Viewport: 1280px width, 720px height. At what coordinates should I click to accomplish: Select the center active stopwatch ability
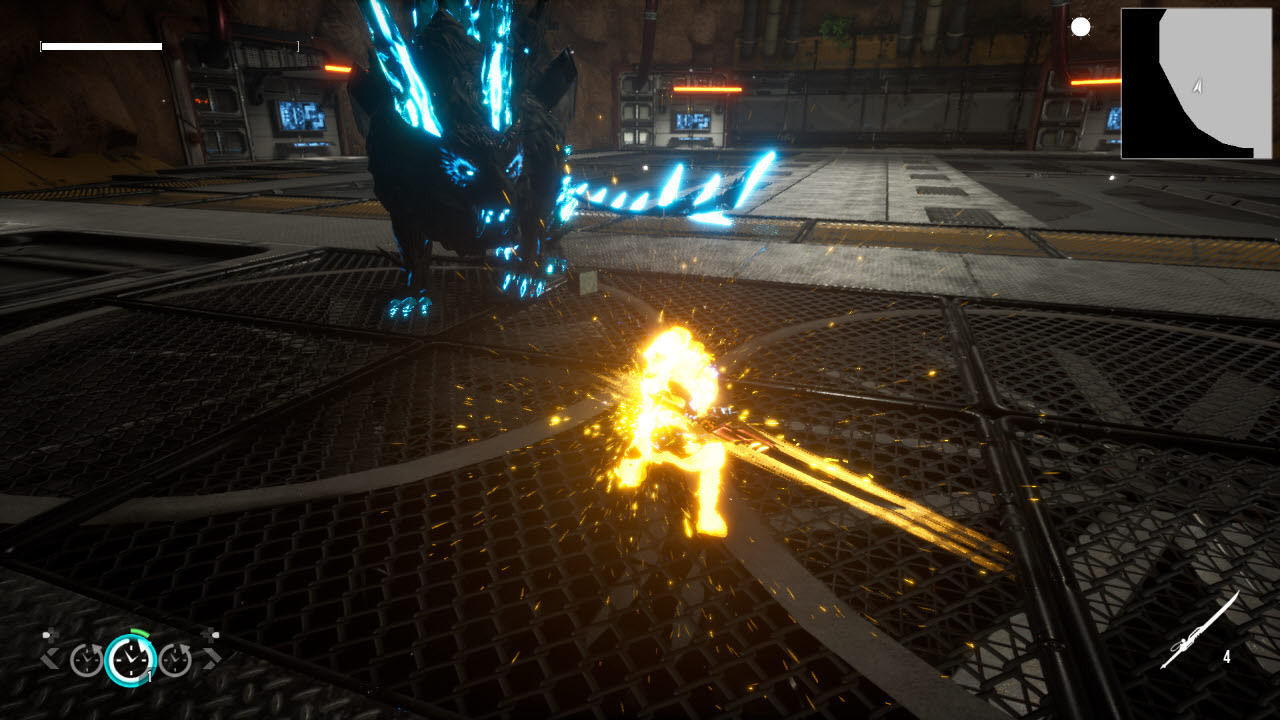(x=133, y=660)
